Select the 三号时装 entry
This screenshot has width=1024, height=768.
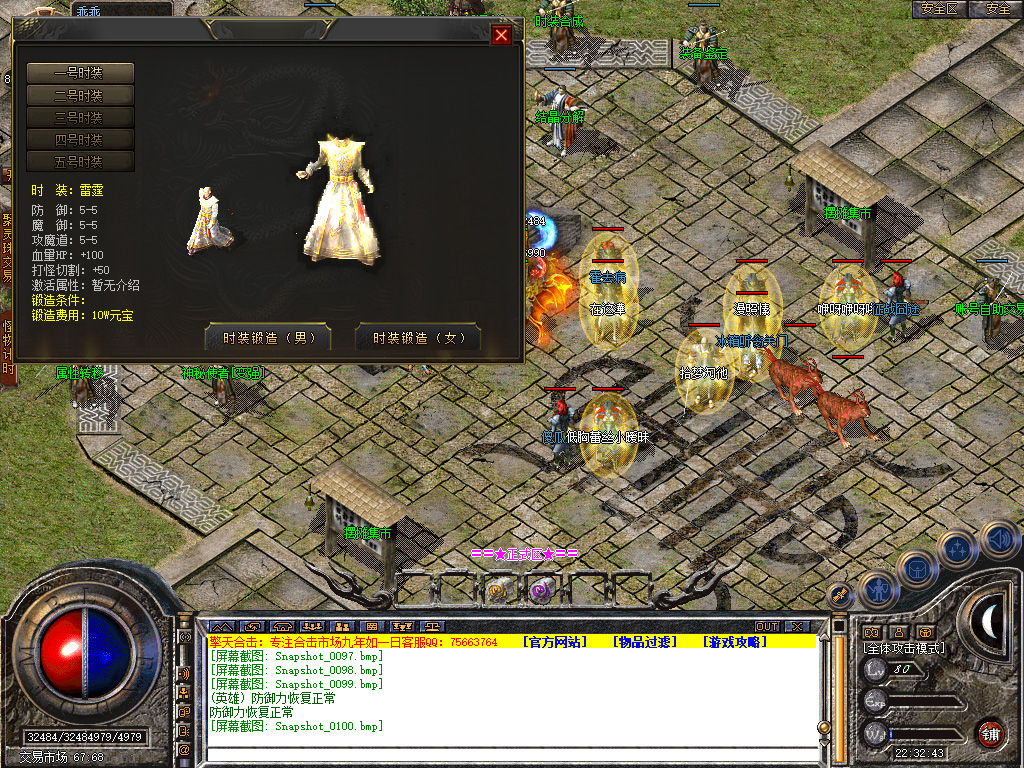tap(80, 117)
